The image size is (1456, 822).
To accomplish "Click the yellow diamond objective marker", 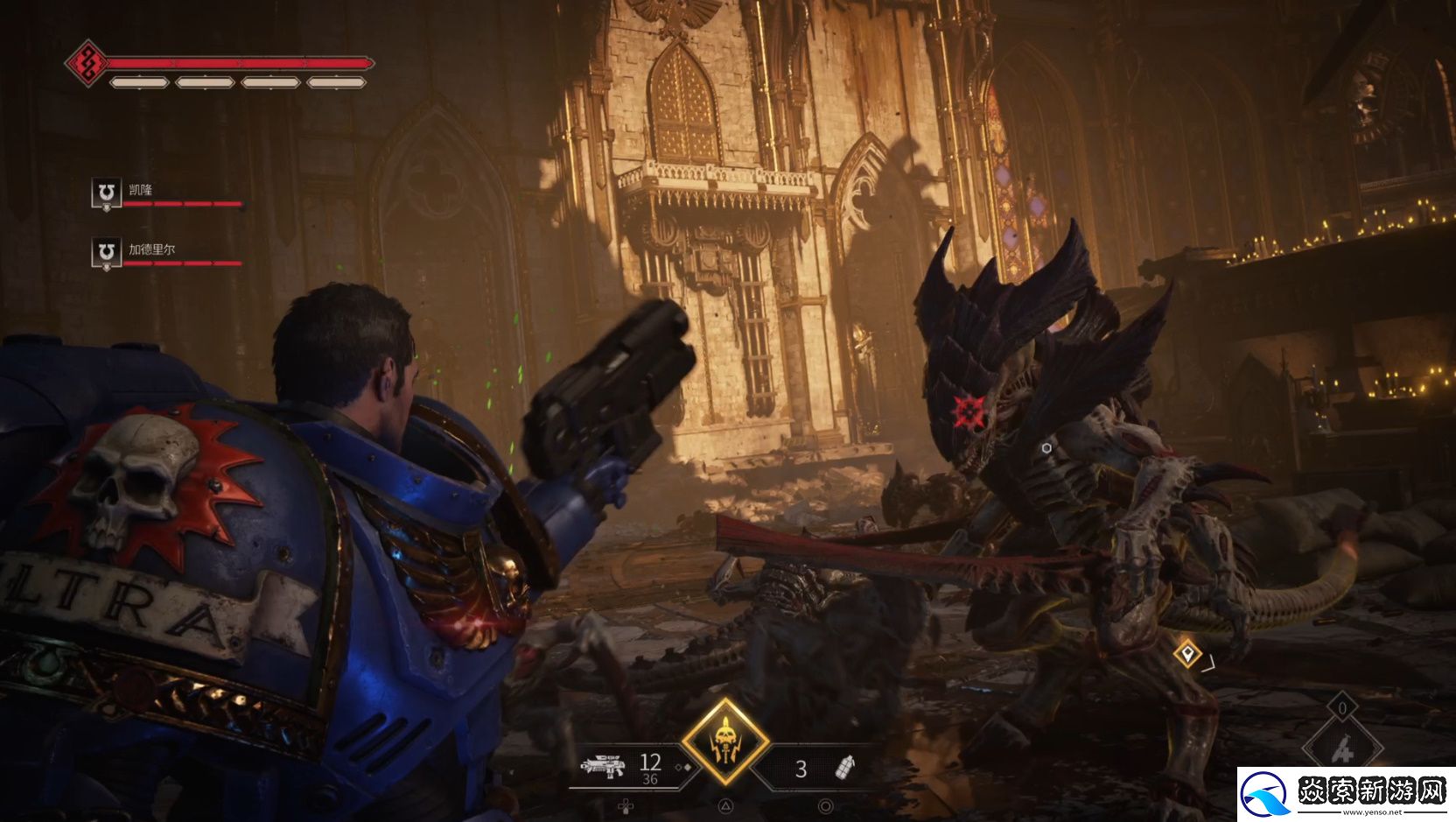I will click(1186, 653).
